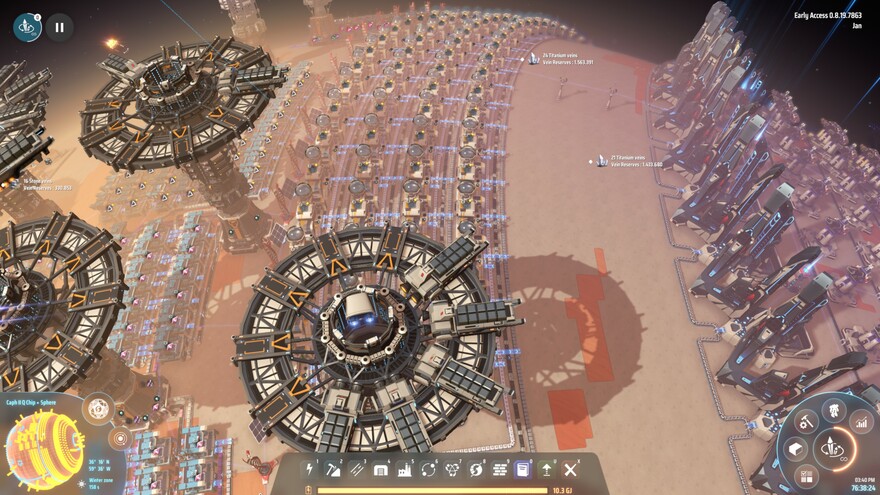Open the conveyor belt logistics category
The width and height of the screenshot is (880, 495).
357,468
